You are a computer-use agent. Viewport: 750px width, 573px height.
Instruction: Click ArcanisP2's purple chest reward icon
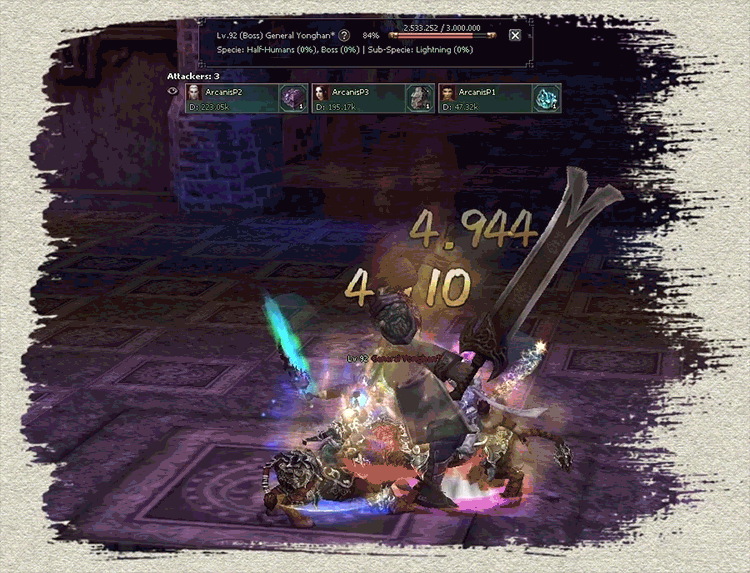tap(294, 97)
